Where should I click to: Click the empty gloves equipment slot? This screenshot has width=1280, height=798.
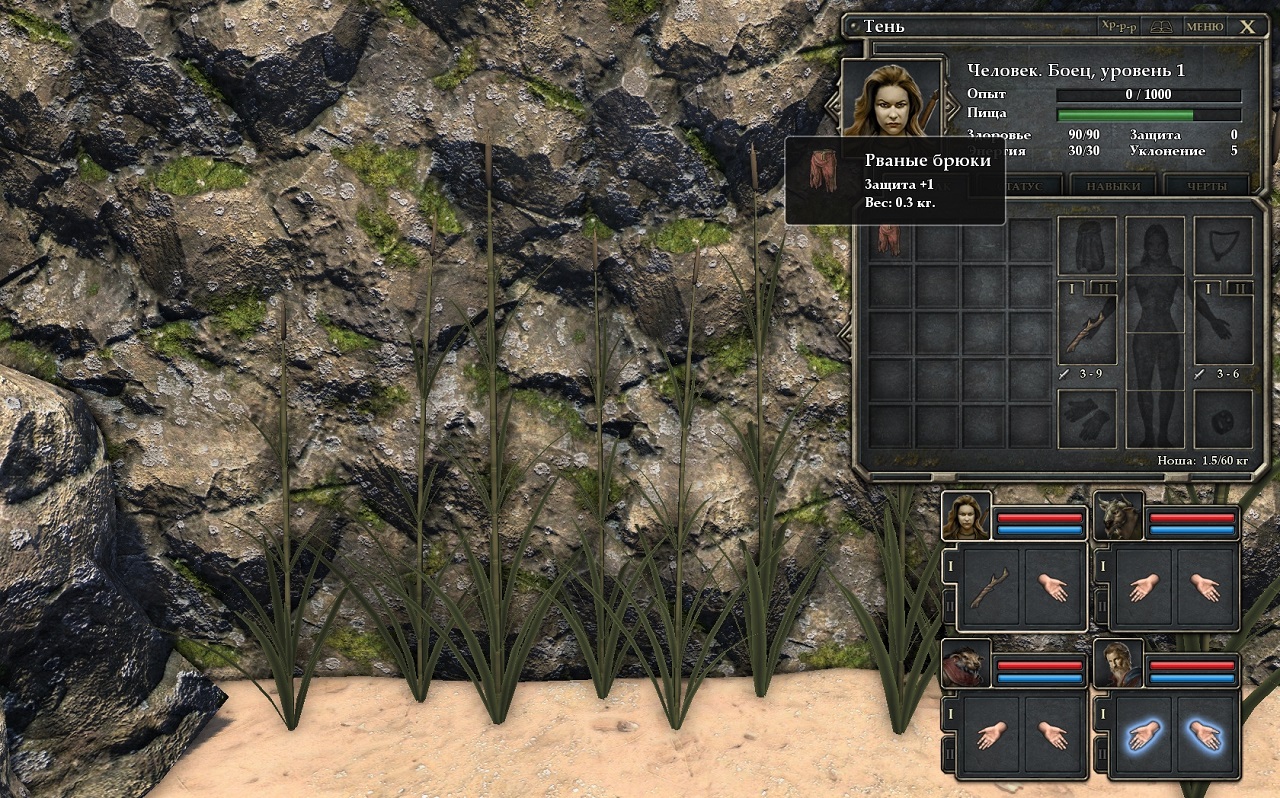1086,418
